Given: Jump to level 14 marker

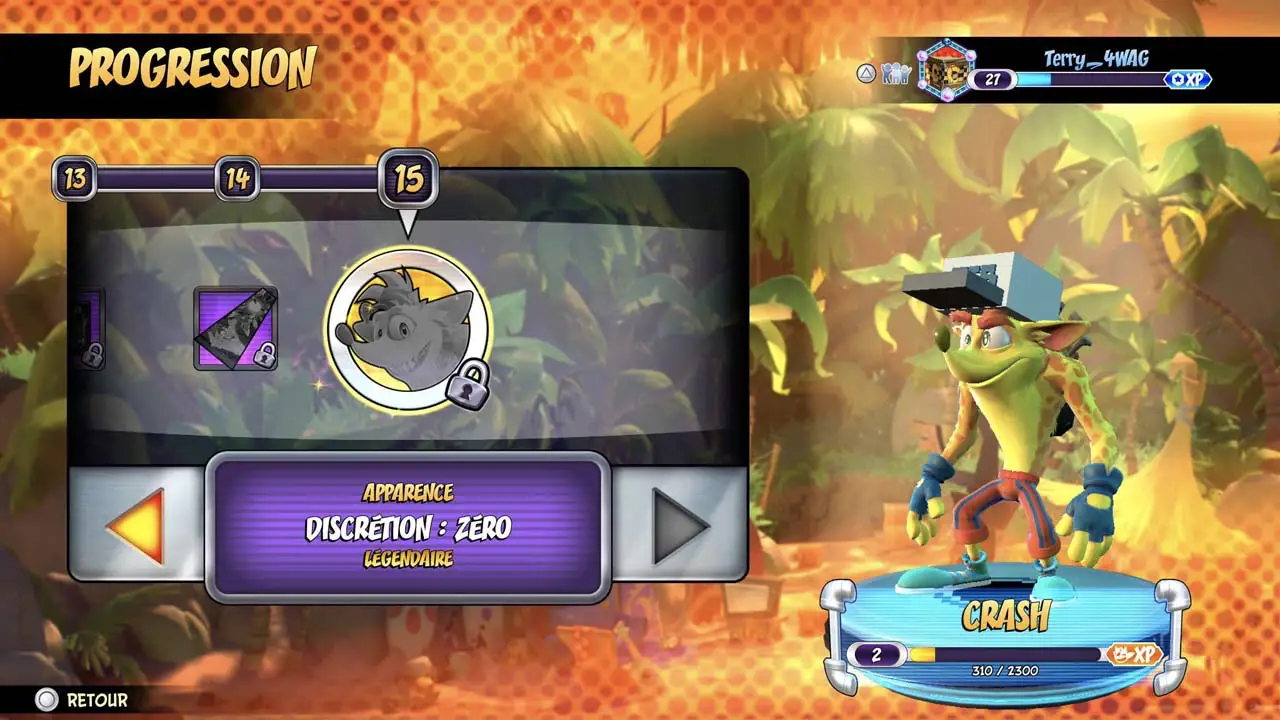Looking at the screenshot, I should 237,180.
